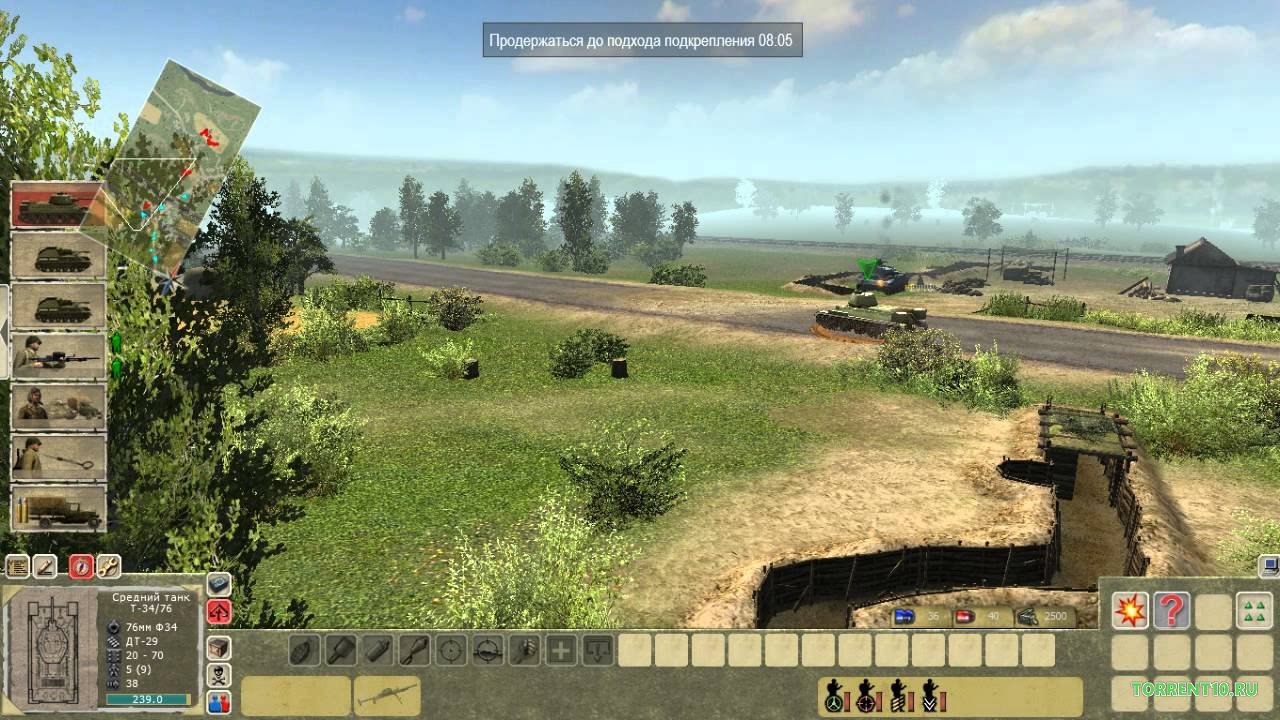Click the pencil and ruler icon
Screen dimensions: 1280x720
[45, 567]
